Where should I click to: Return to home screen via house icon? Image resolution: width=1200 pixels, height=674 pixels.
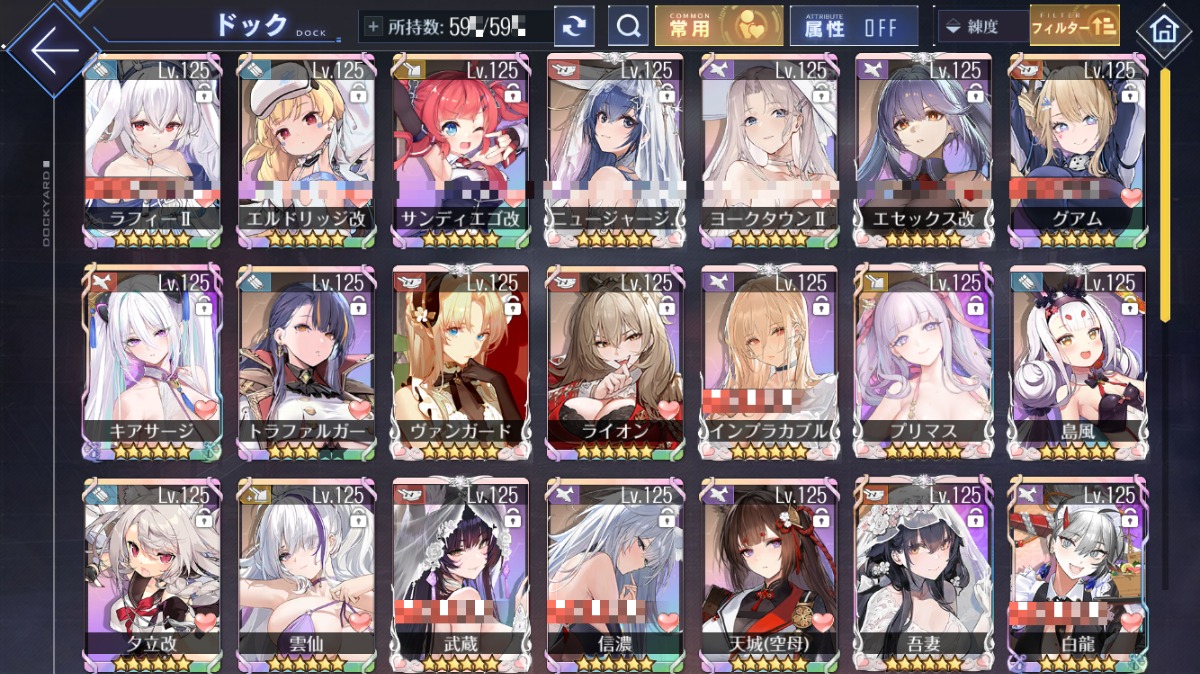click(x=1163, y=31)
